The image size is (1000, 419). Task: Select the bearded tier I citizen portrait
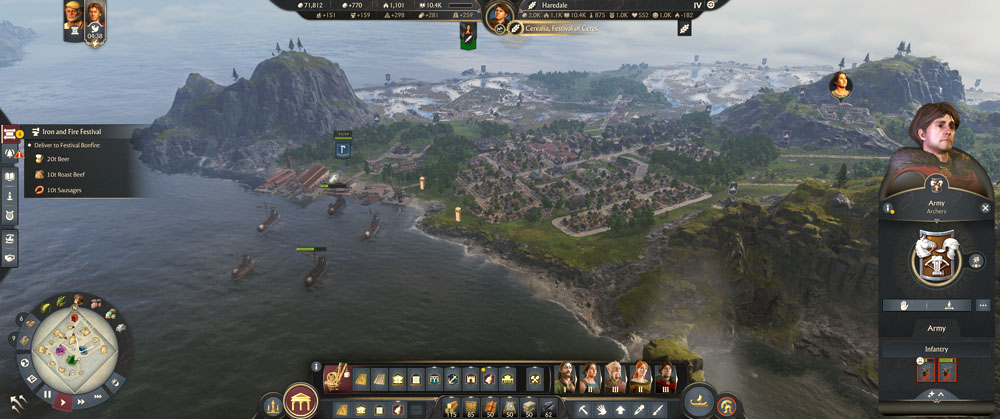click(565, 376)
